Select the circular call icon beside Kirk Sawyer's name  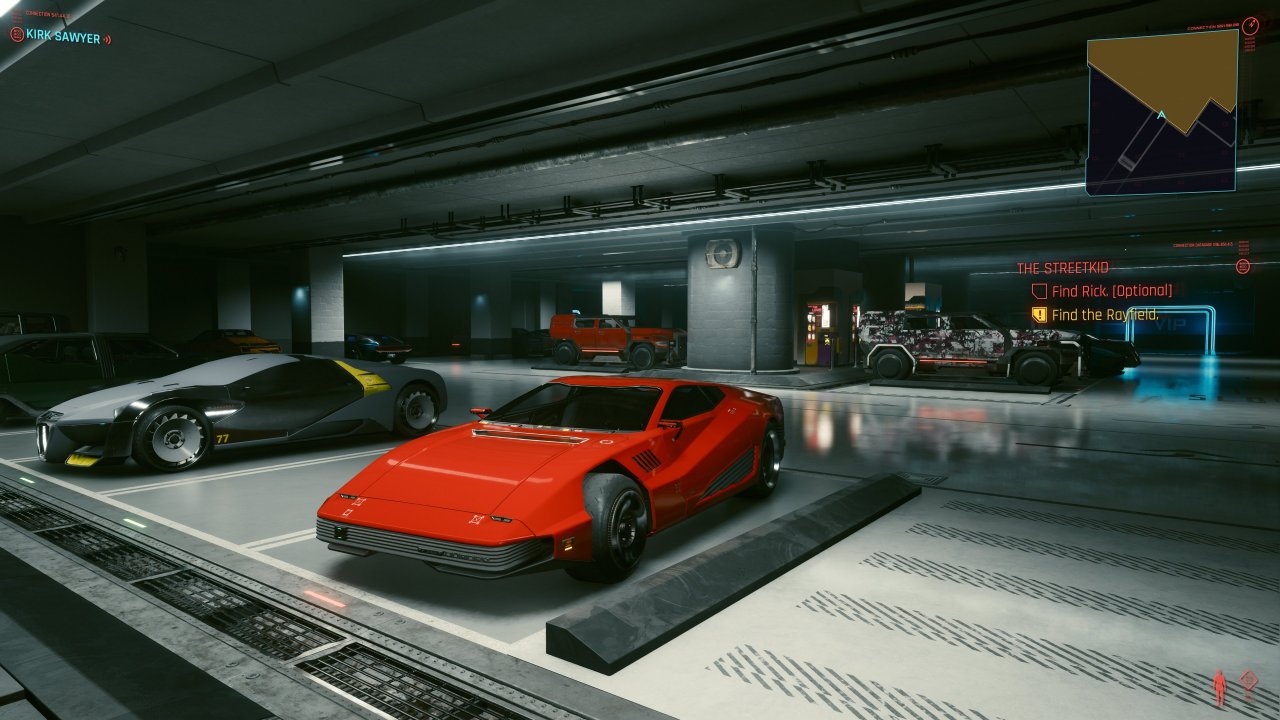(17, 34)
